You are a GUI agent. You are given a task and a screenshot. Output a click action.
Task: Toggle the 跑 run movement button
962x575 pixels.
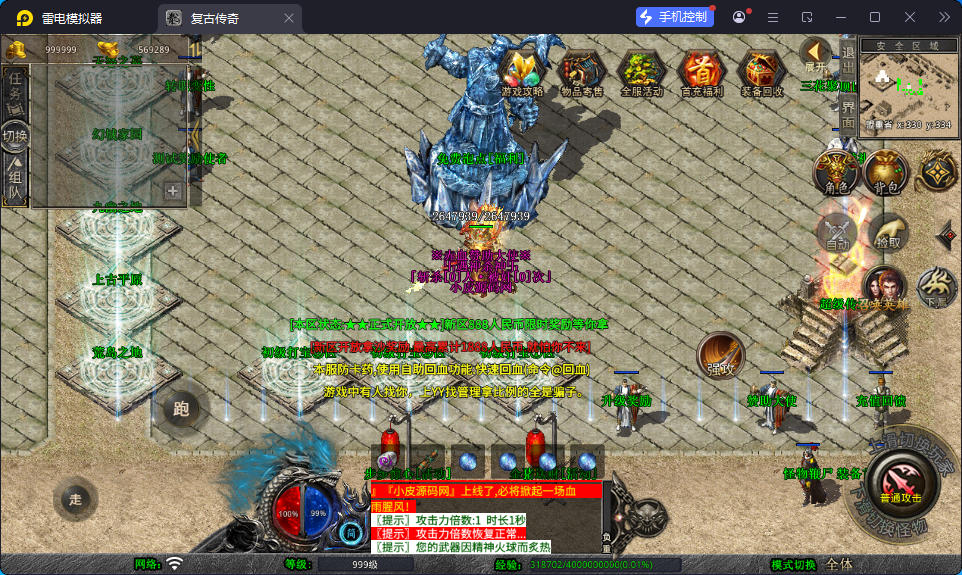click(x=181, y=407)
